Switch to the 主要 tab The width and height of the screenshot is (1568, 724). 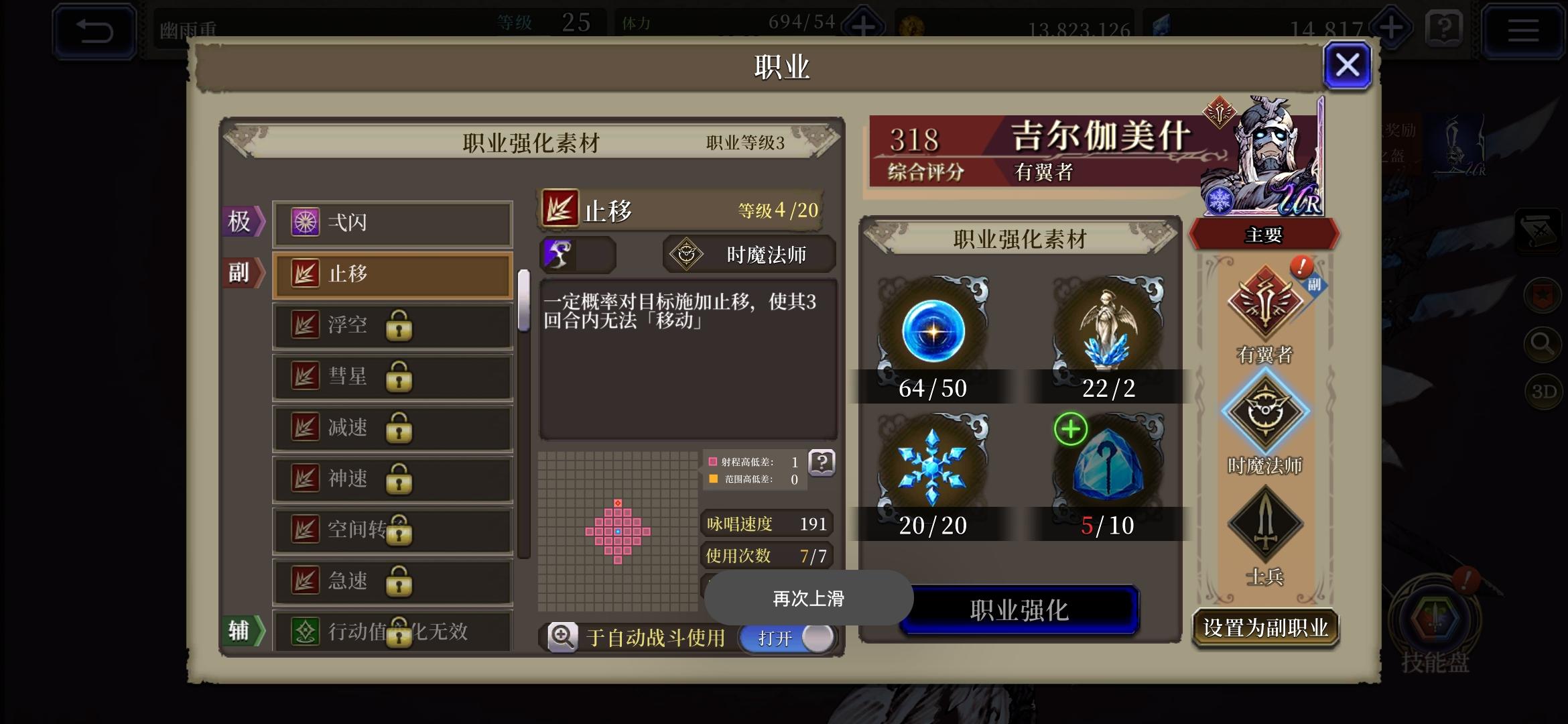click(x=1265, y=236)
